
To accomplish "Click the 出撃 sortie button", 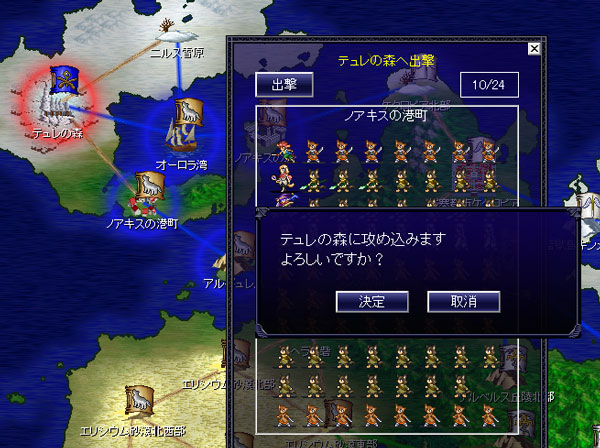I will click(x=285, y=85).
